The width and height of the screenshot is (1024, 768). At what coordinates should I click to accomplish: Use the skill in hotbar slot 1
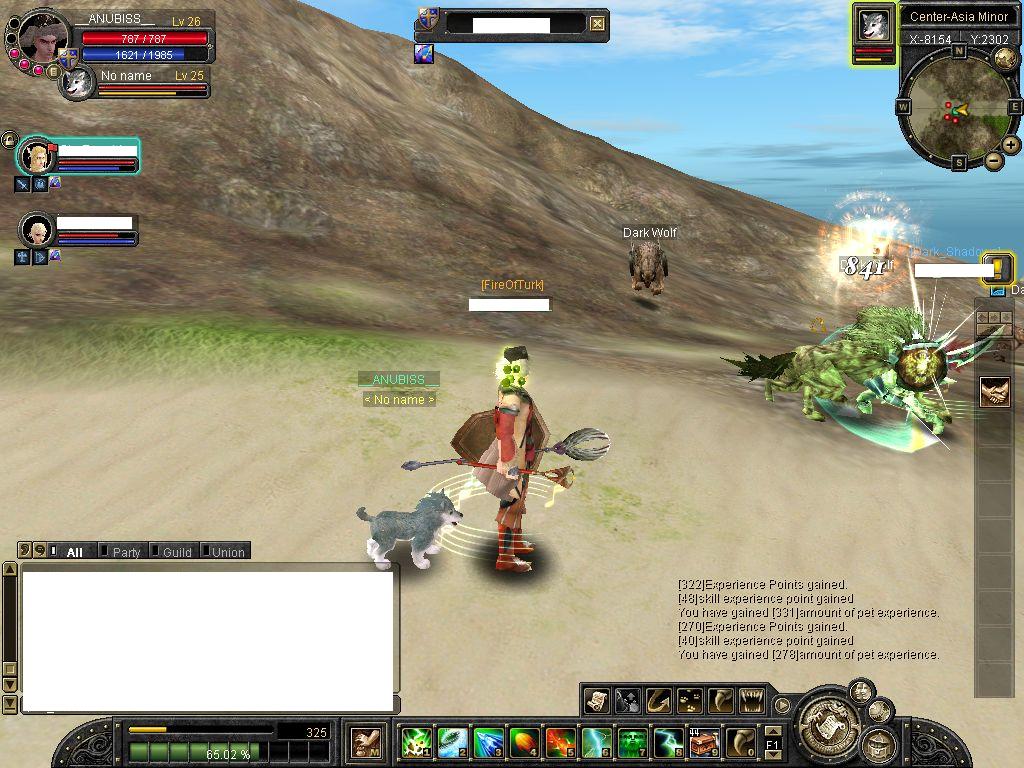416,743
